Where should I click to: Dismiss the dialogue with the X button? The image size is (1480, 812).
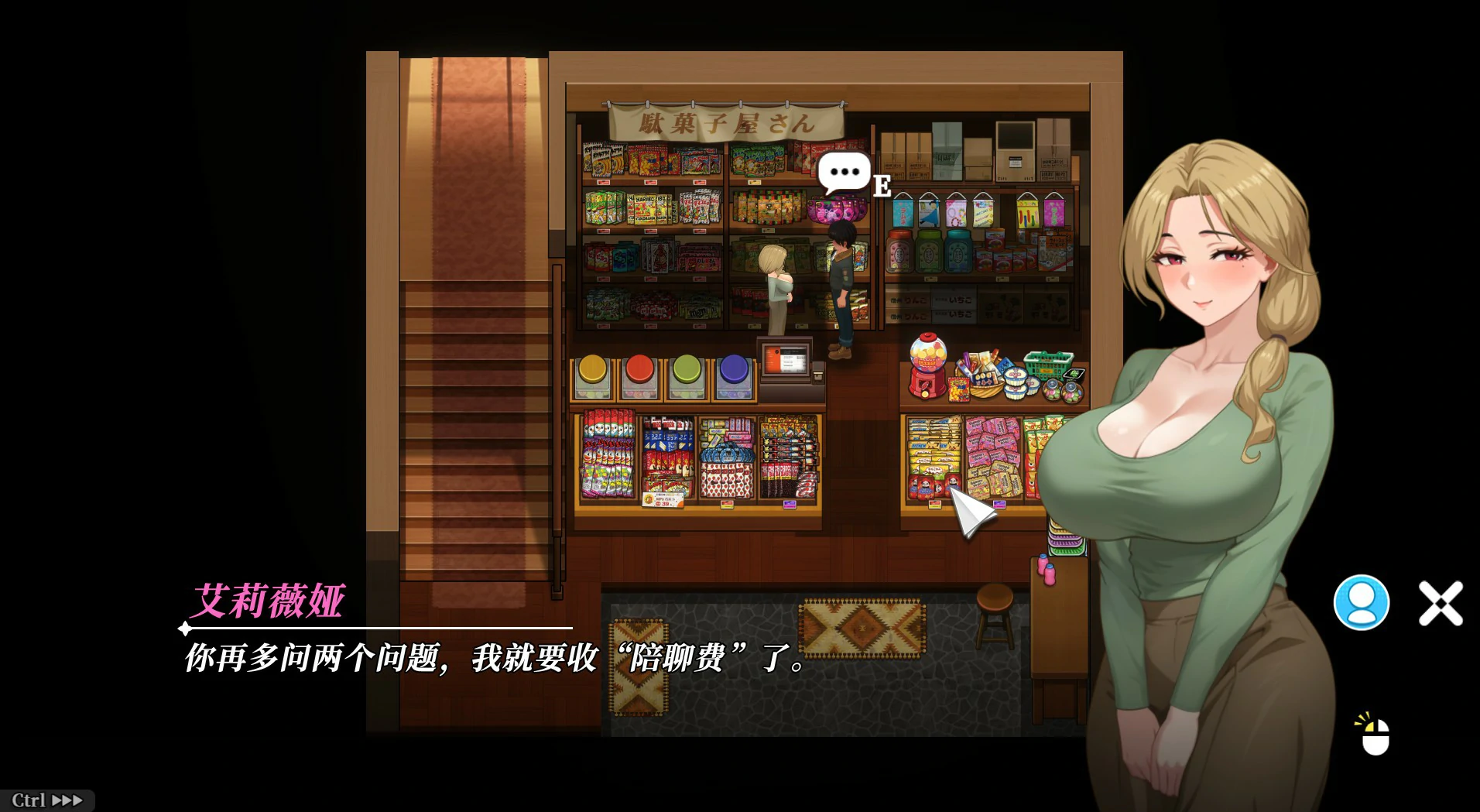[x=1441, y=603]
